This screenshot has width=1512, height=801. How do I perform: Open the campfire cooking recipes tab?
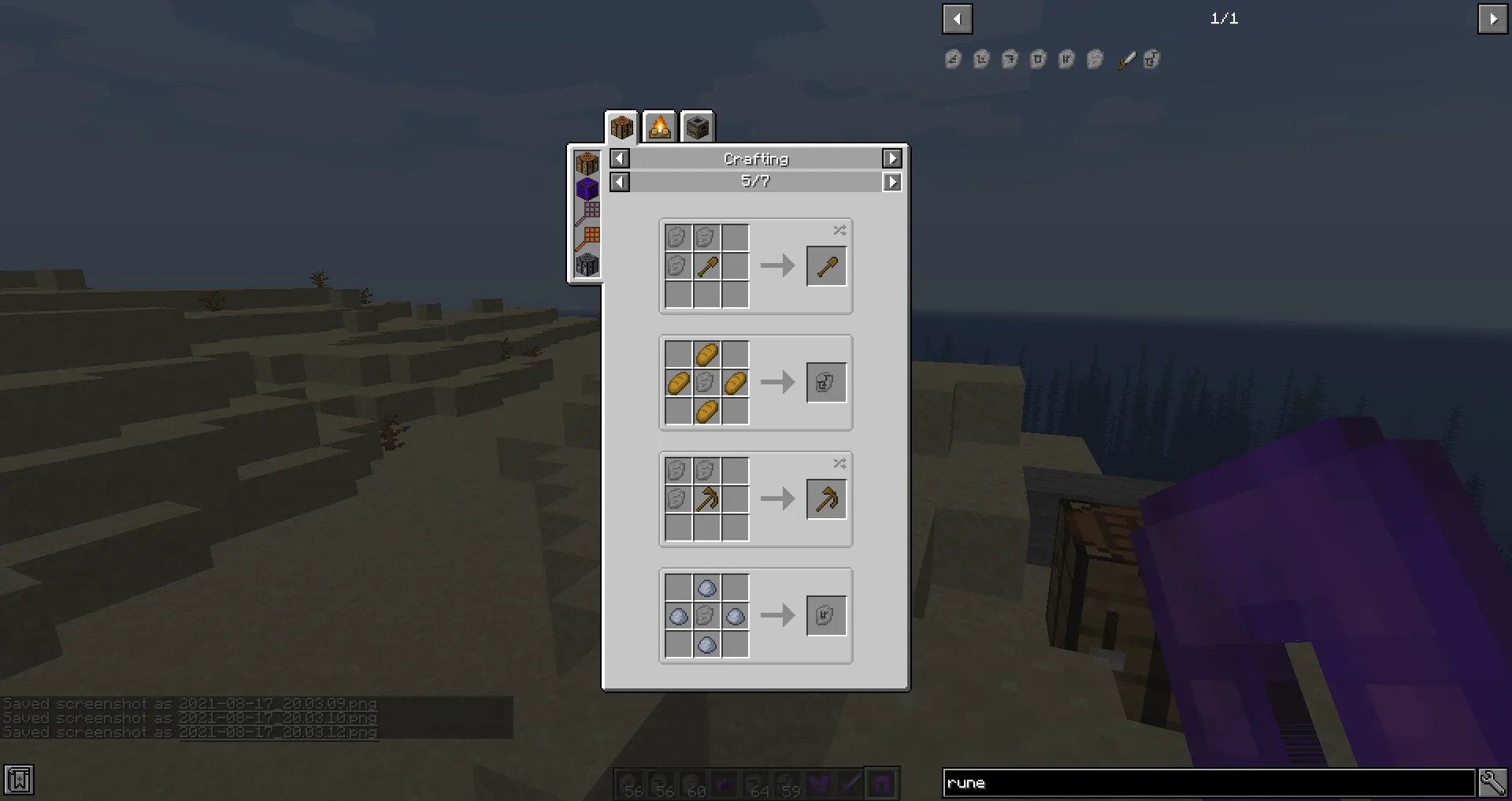point(659,126)
